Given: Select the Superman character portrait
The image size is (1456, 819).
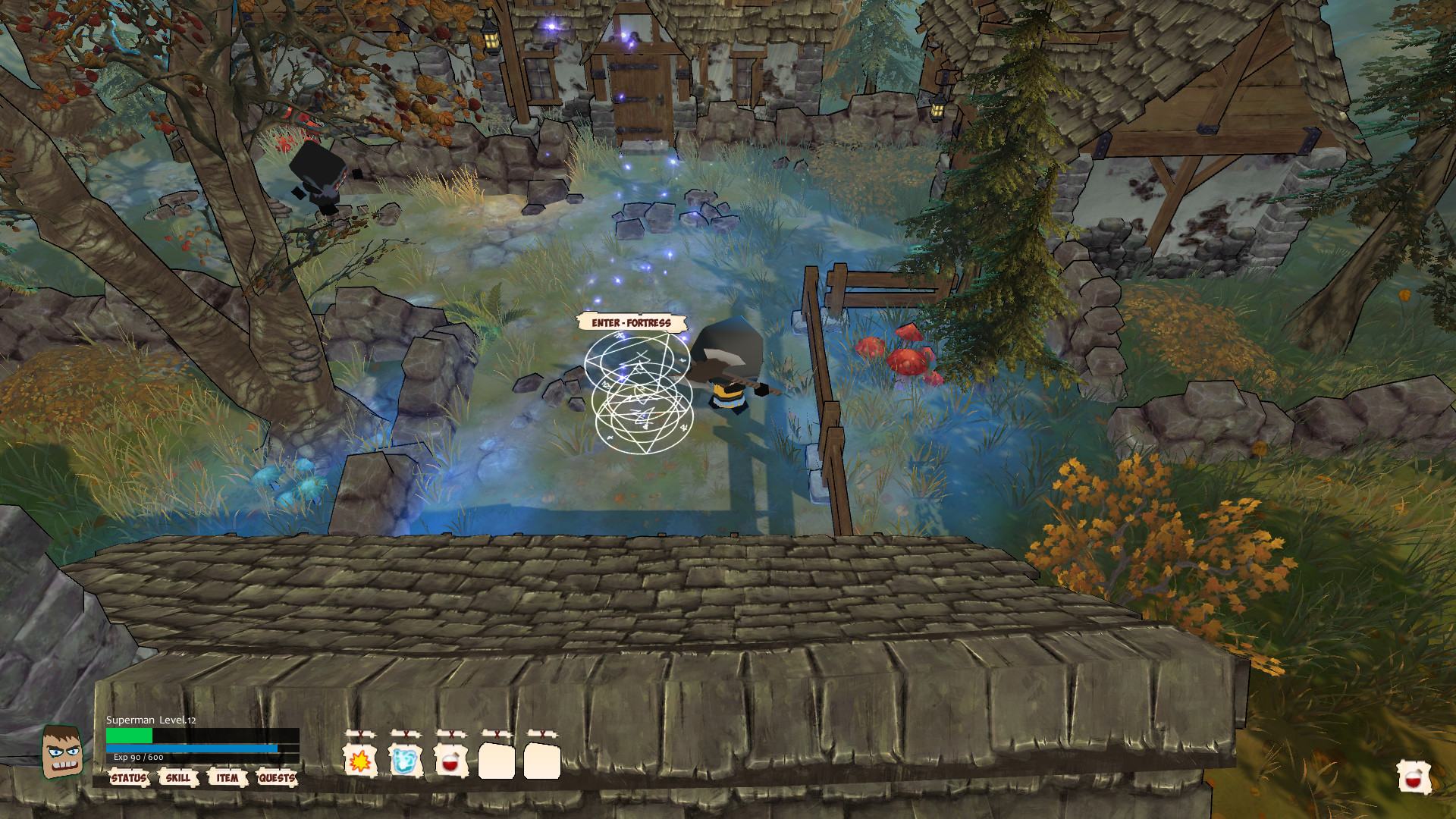Looking at the screenshot, I should click(x=61, y=751).
